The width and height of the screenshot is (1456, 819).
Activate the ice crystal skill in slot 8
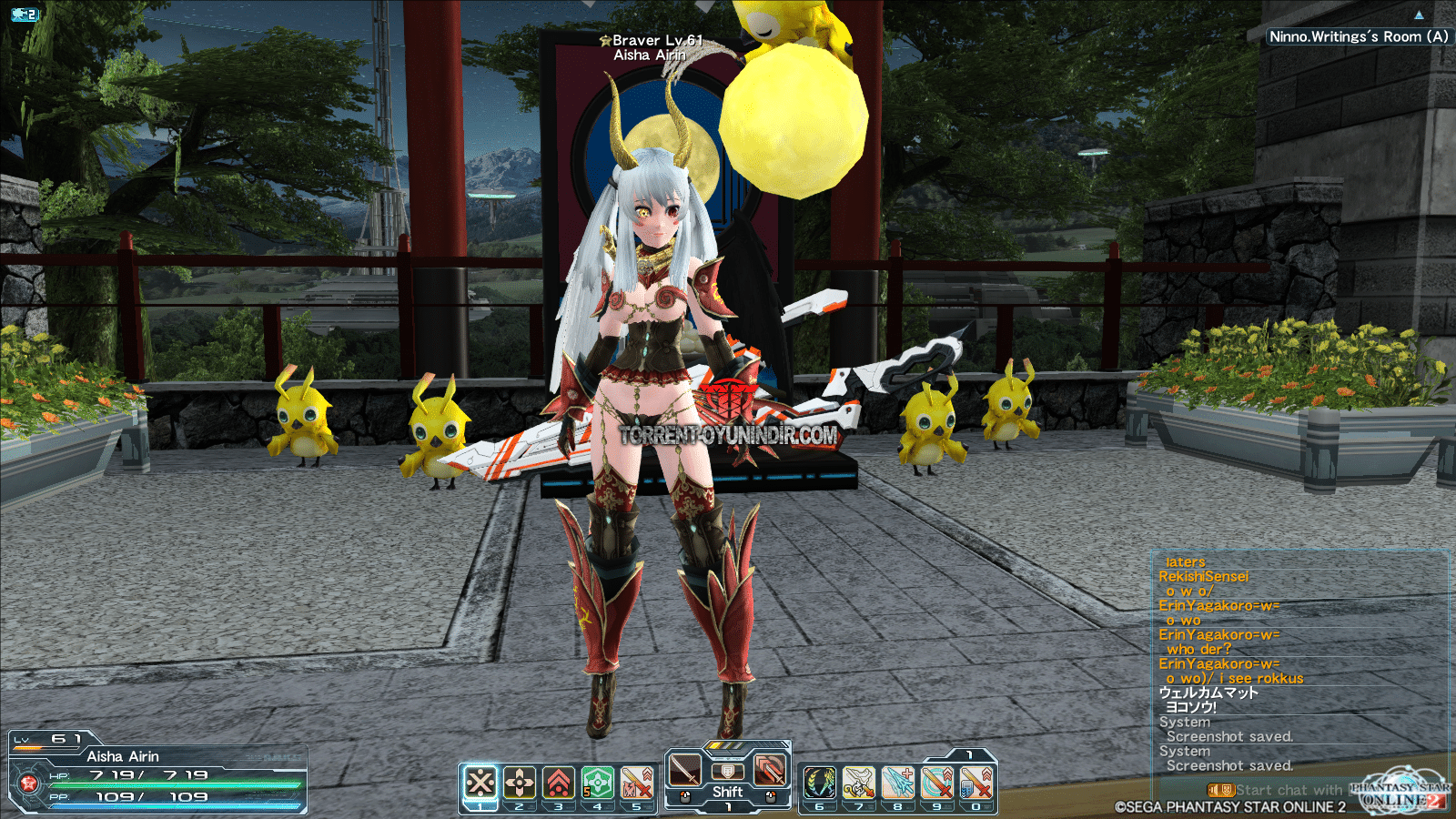[897, 783]
